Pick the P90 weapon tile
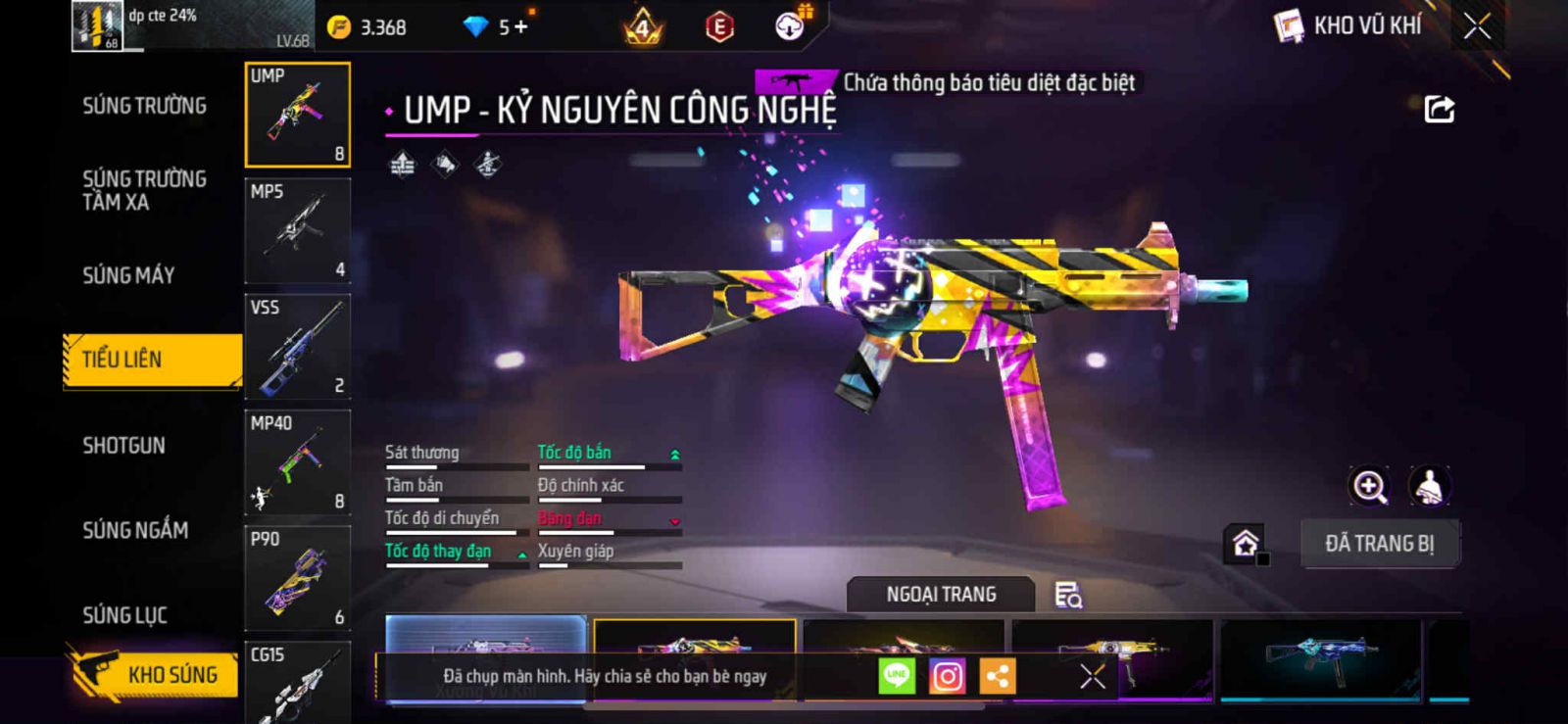The image size is (1568, 724). pos(298,578)
